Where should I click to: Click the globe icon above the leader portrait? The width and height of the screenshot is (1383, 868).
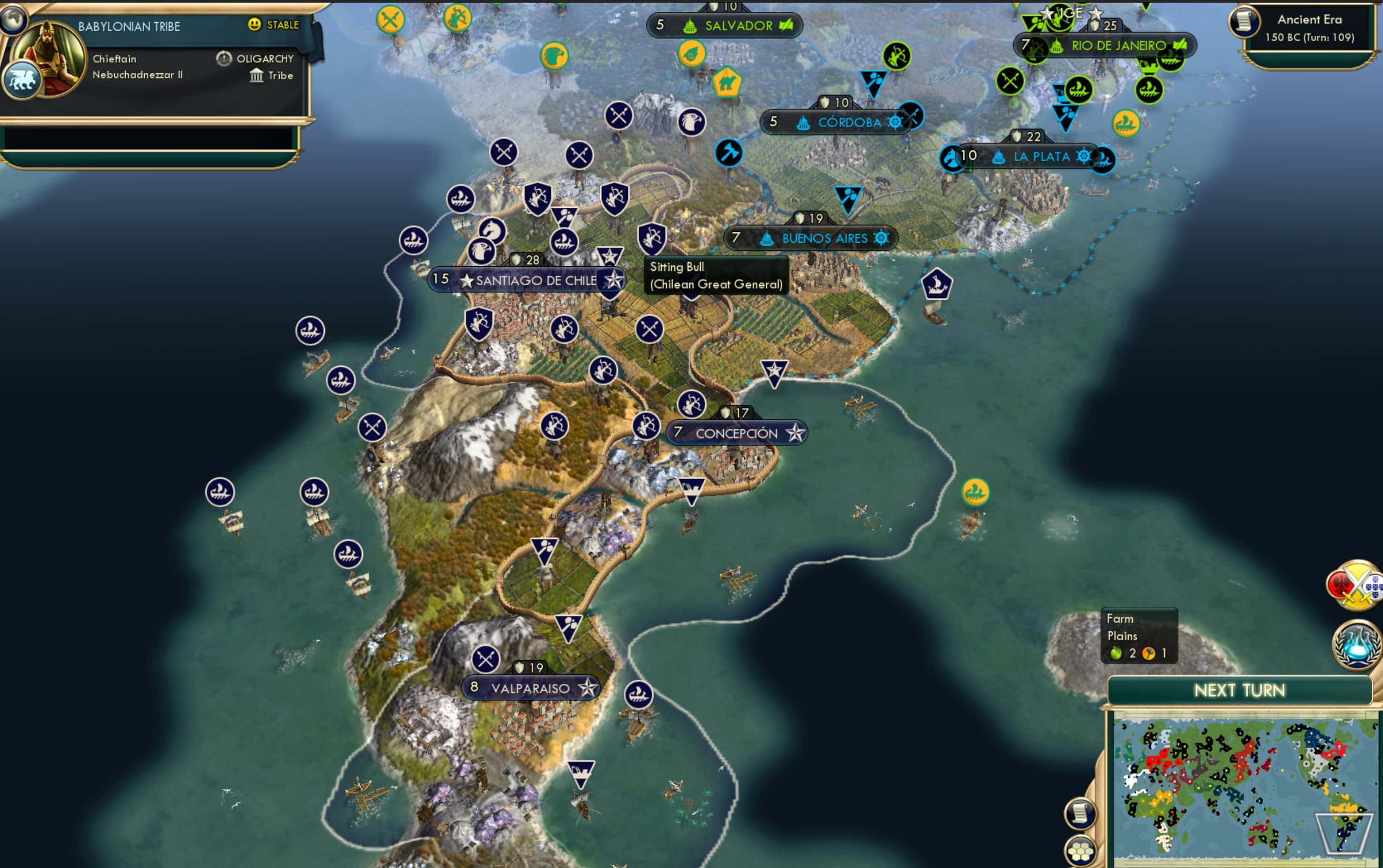13,18
